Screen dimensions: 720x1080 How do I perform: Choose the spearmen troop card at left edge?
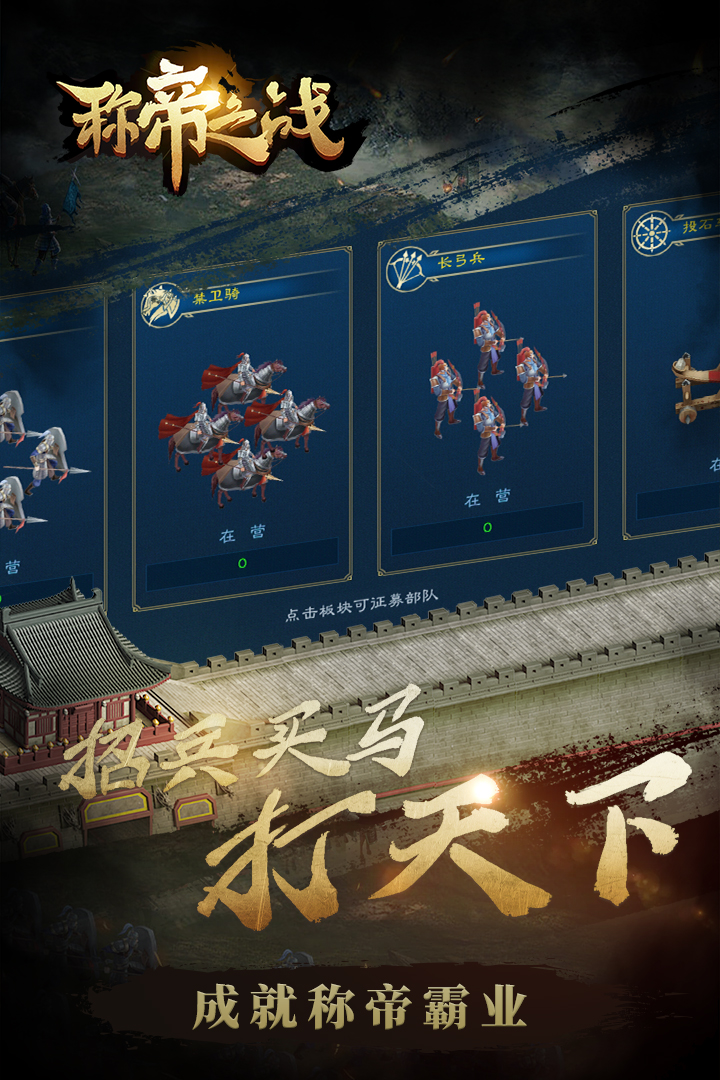45,450
